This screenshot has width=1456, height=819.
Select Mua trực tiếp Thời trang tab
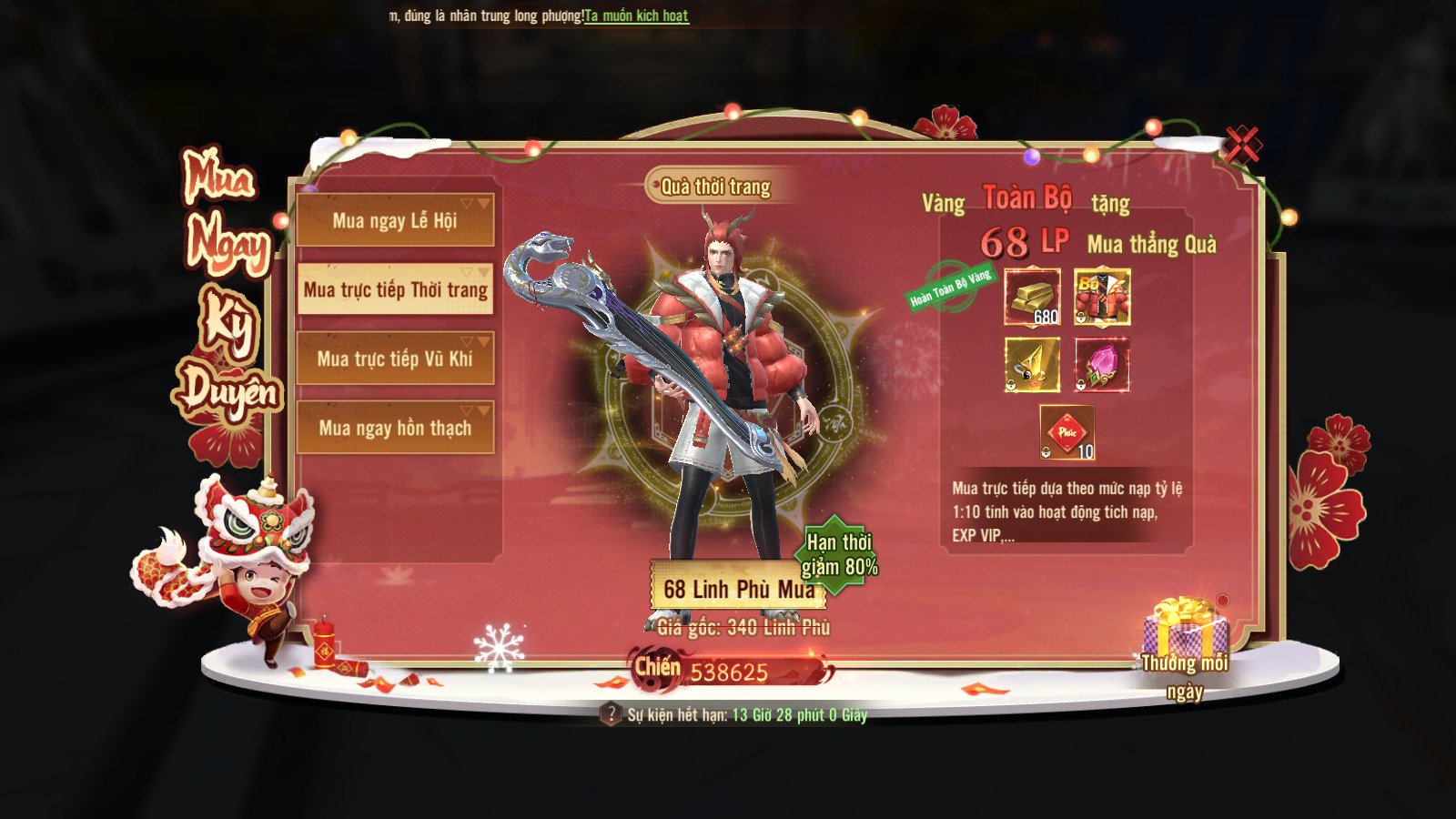tap(395, 289)
